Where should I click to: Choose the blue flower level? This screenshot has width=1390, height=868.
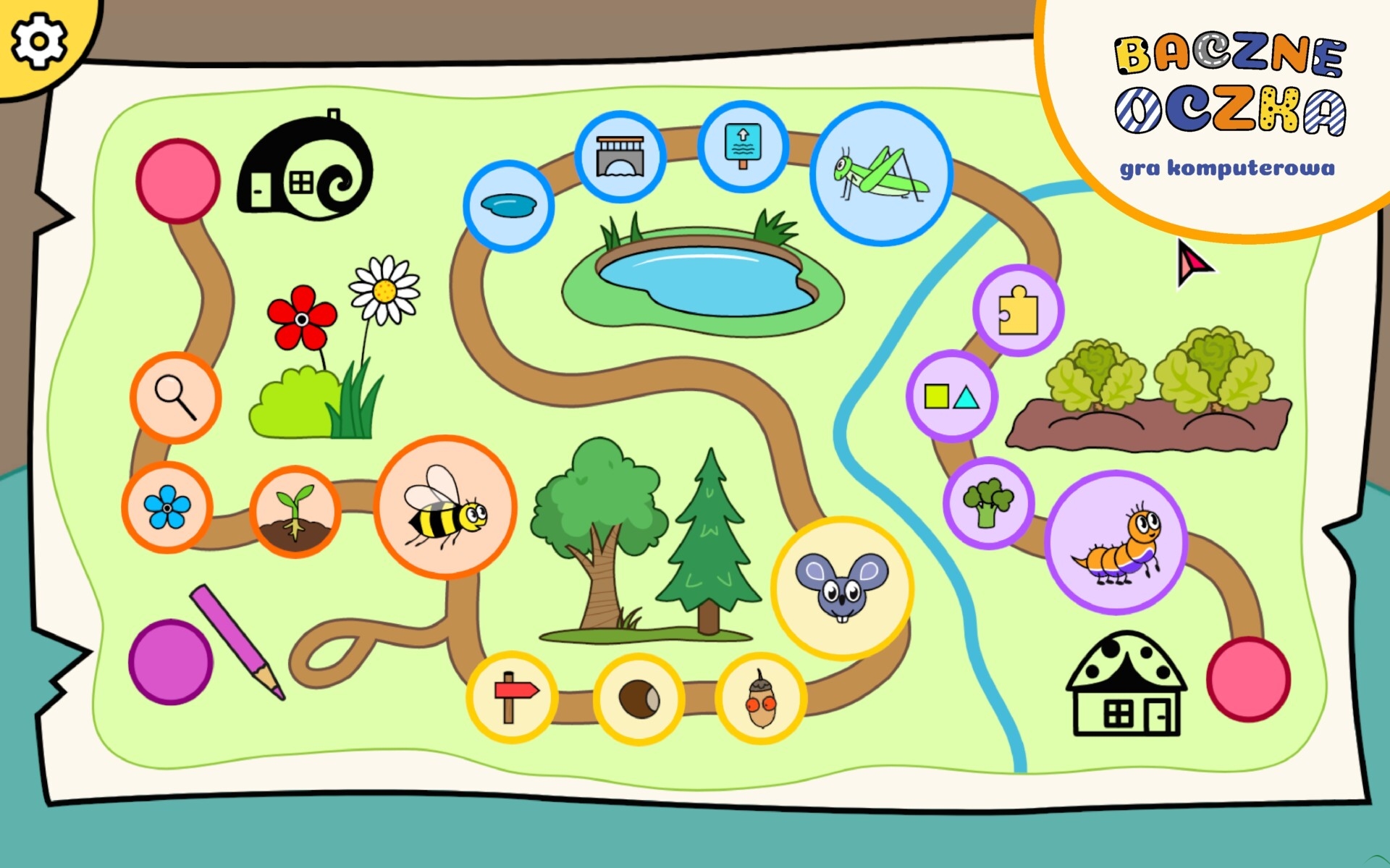[x=167, y=507]
